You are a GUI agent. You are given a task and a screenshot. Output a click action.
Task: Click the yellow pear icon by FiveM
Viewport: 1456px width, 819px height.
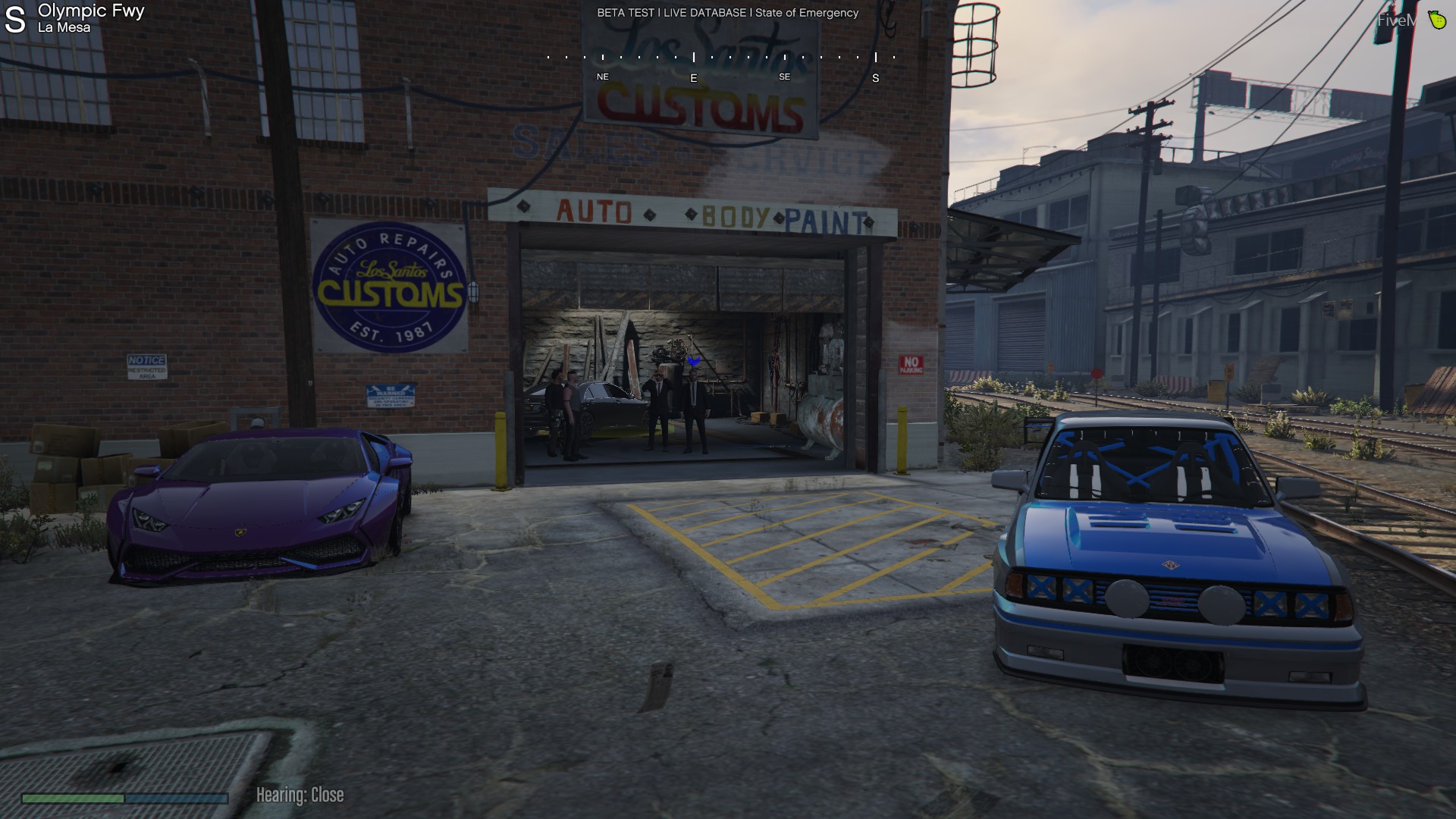click(x=1436, y=20)
